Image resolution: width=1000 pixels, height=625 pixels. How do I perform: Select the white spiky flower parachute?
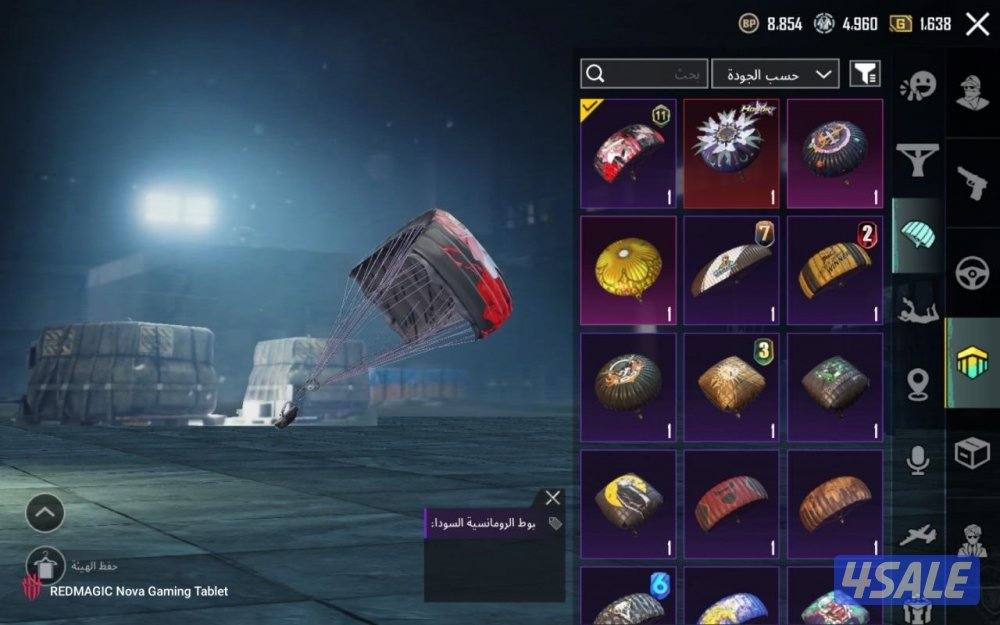point(731,153)
